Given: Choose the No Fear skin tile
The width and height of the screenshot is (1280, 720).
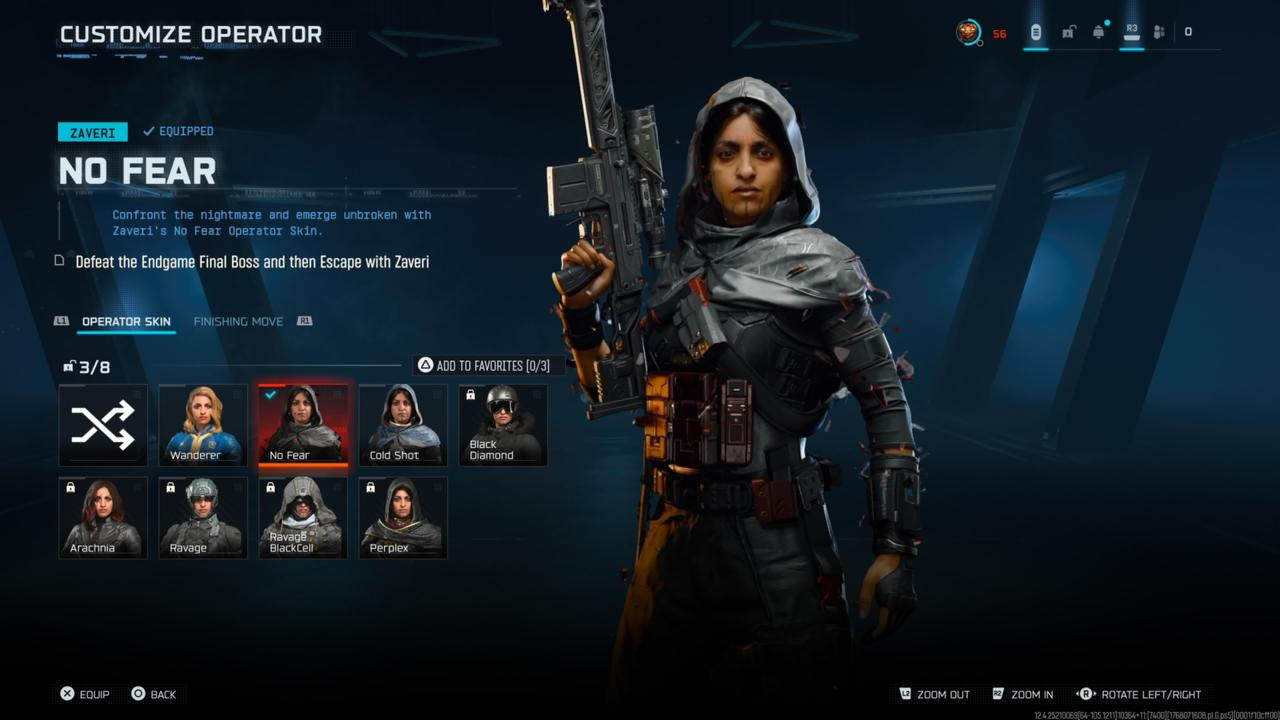Looking at the screenshot, I should pos(303,425).
